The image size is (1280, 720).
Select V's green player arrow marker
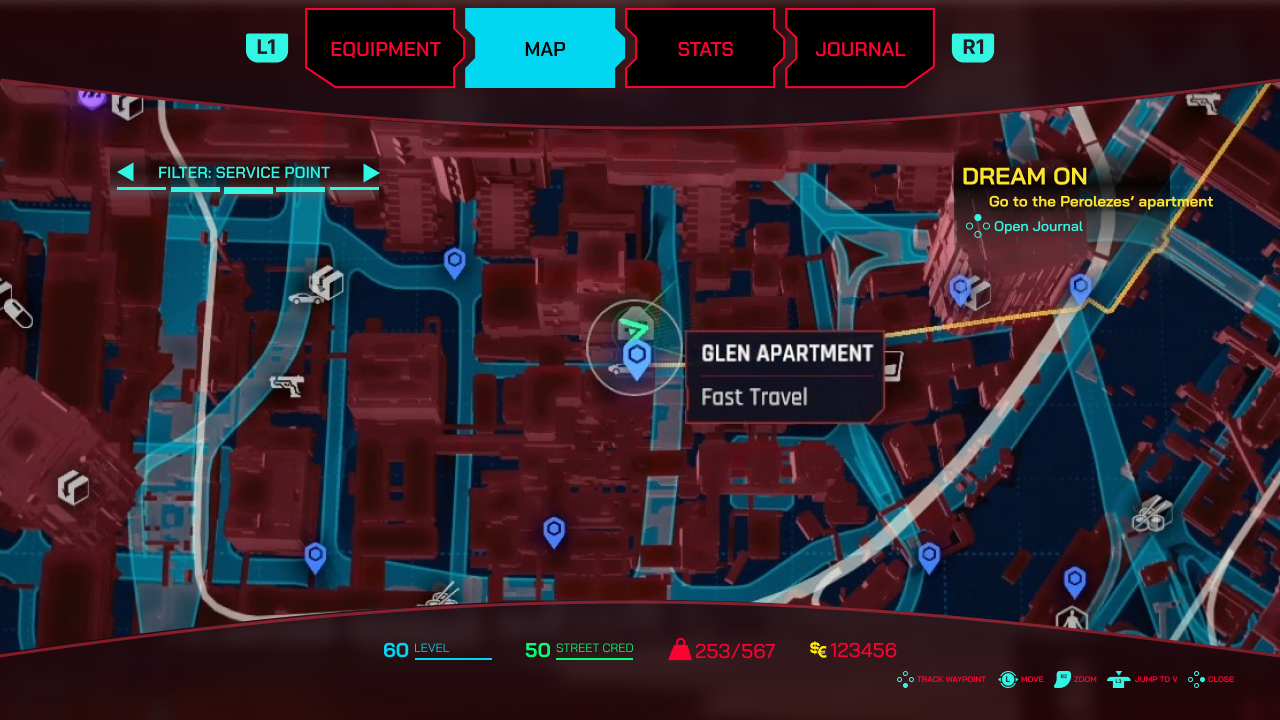(x=632, y=324)
